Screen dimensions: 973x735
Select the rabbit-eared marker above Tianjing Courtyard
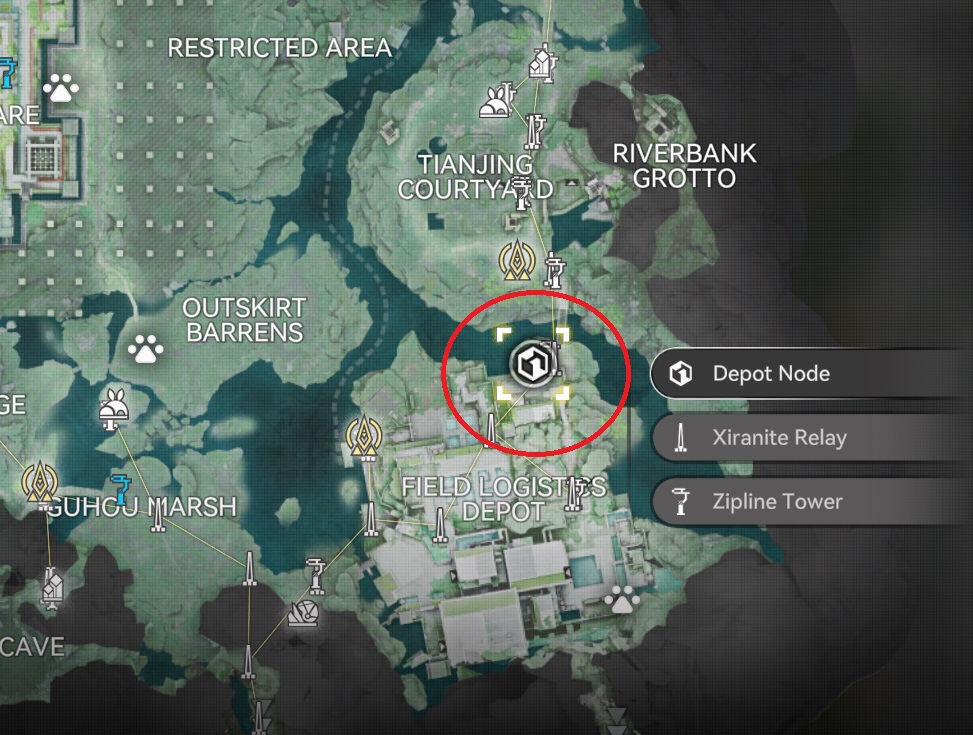point(496,100)
